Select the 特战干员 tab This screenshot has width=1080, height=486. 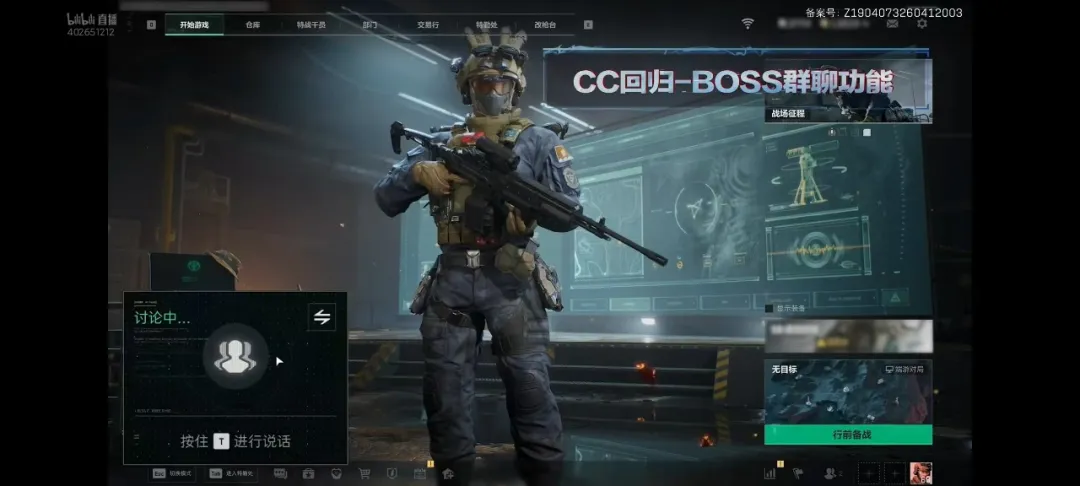(x=311, y=24)
